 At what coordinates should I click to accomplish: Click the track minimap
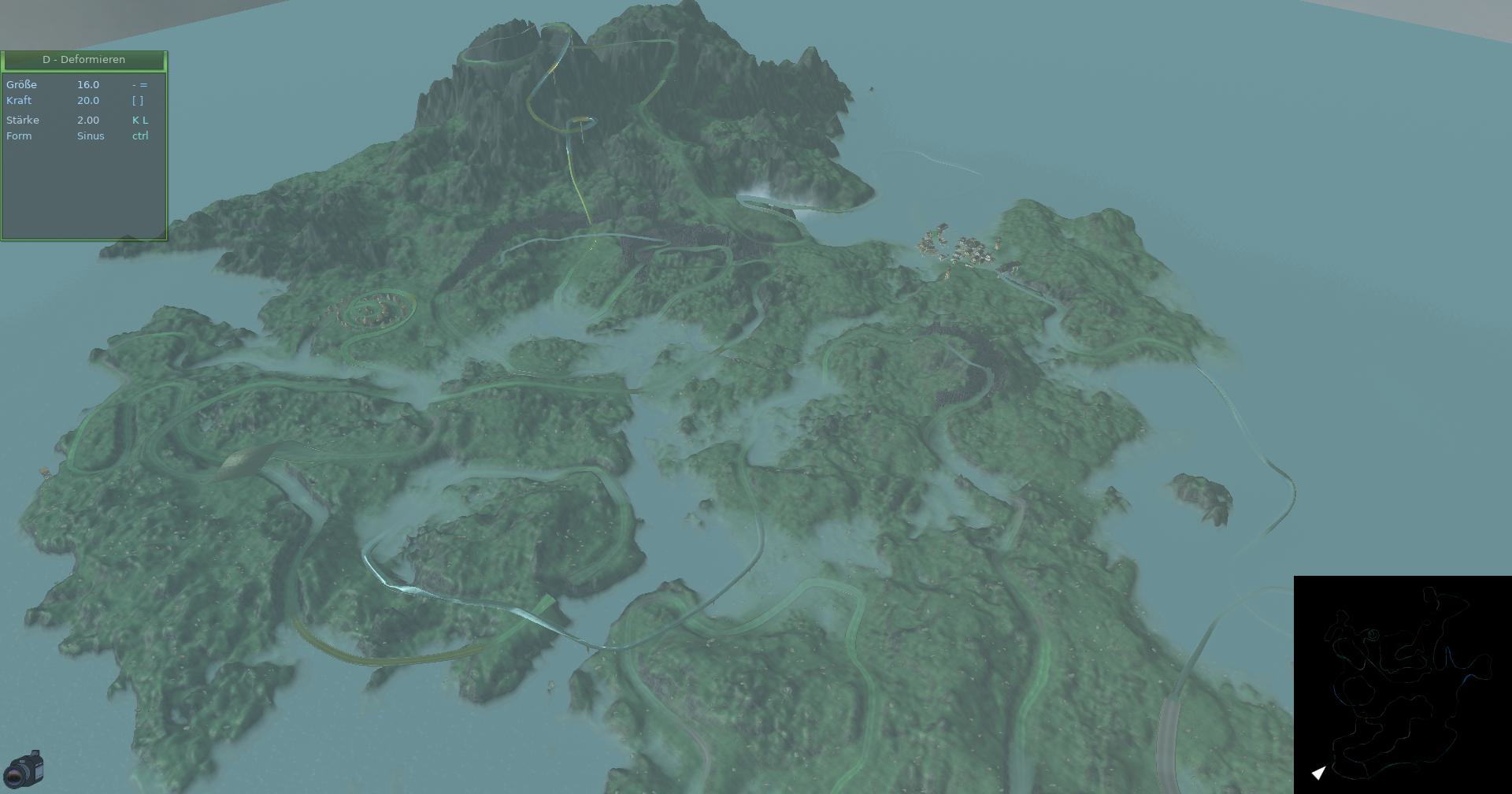click(1402, 684)
